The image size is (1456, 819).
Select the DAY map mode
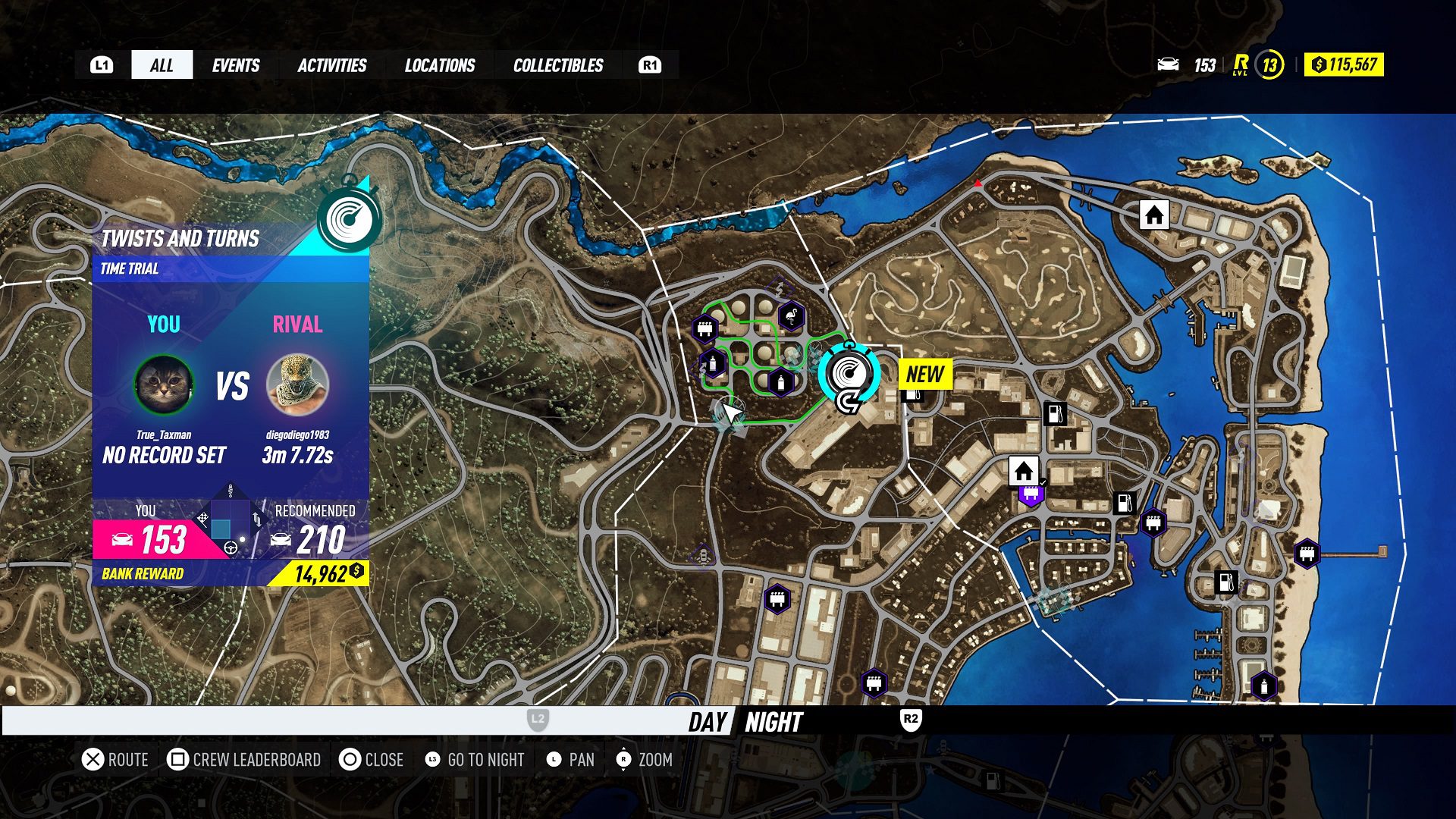coord(708,722)
